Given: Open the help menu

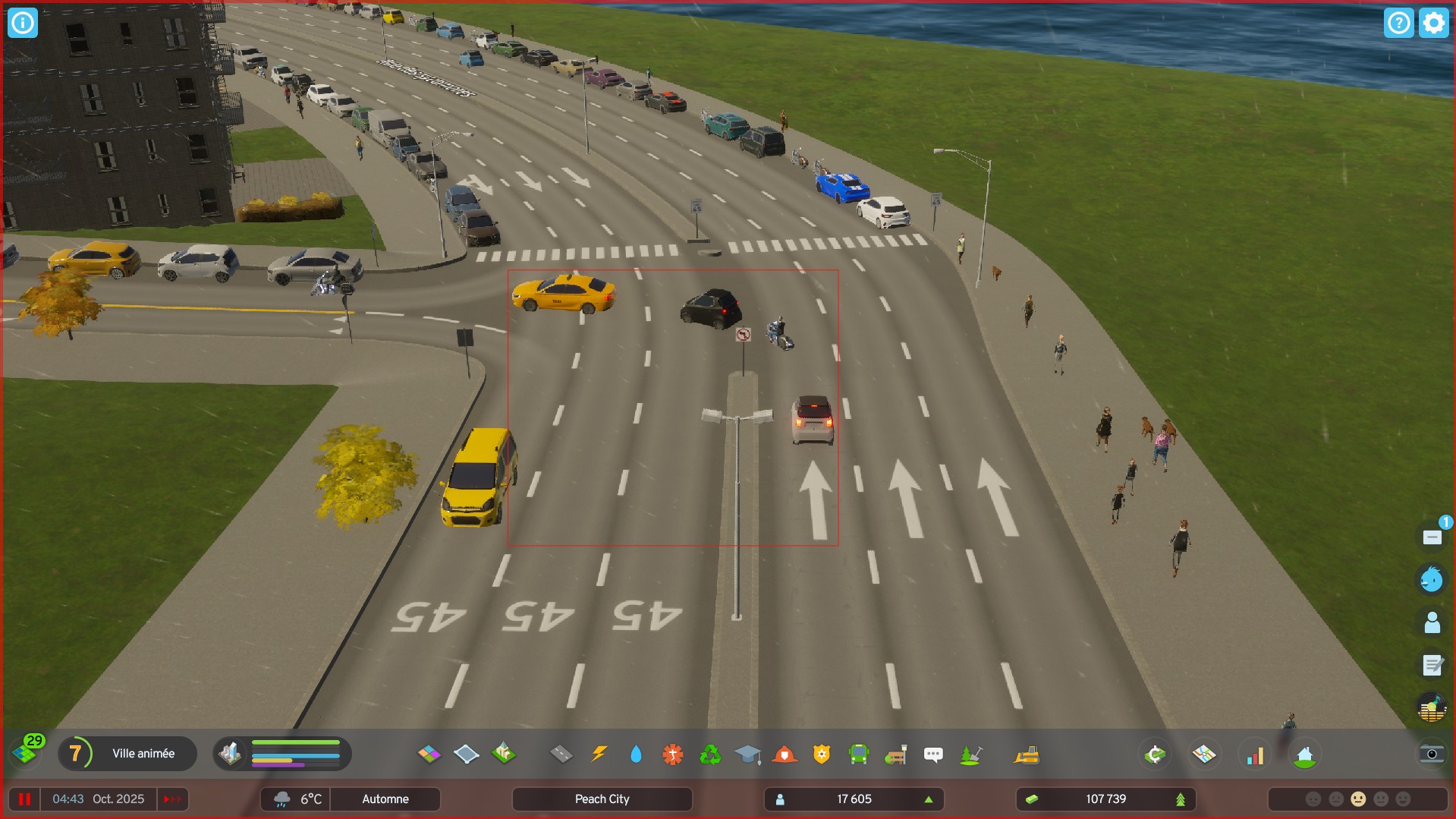Looking at the screenshot, I should pyautogui.click(x=1399, y=22).
